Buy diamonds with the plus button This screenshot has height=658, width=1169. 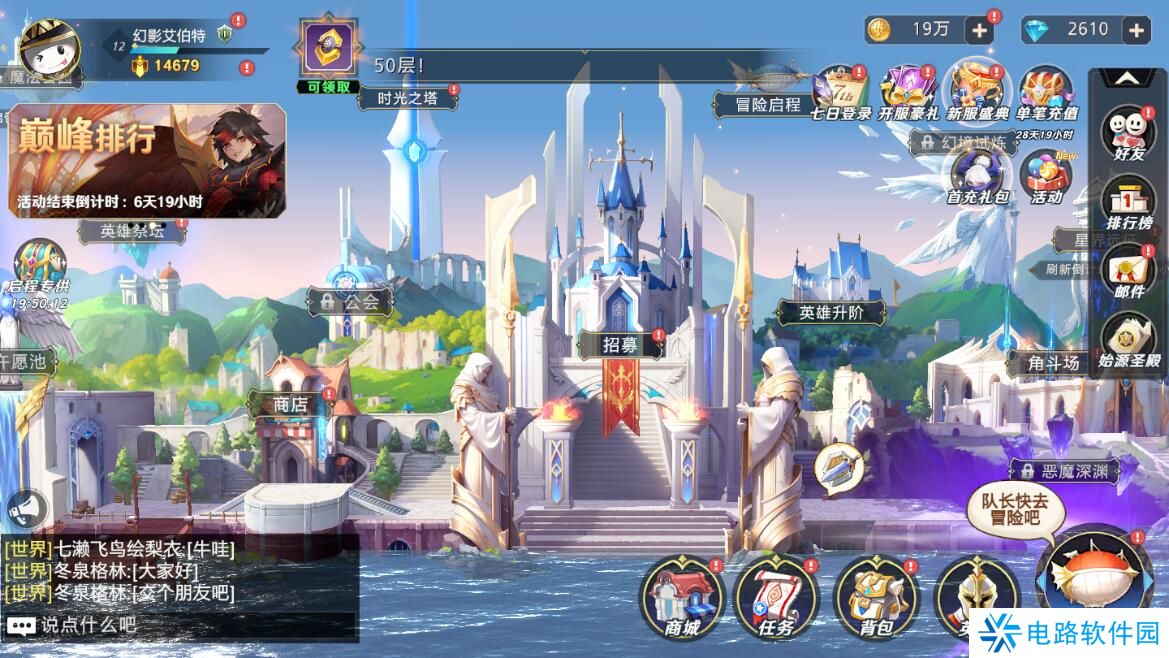[1136, 30]
